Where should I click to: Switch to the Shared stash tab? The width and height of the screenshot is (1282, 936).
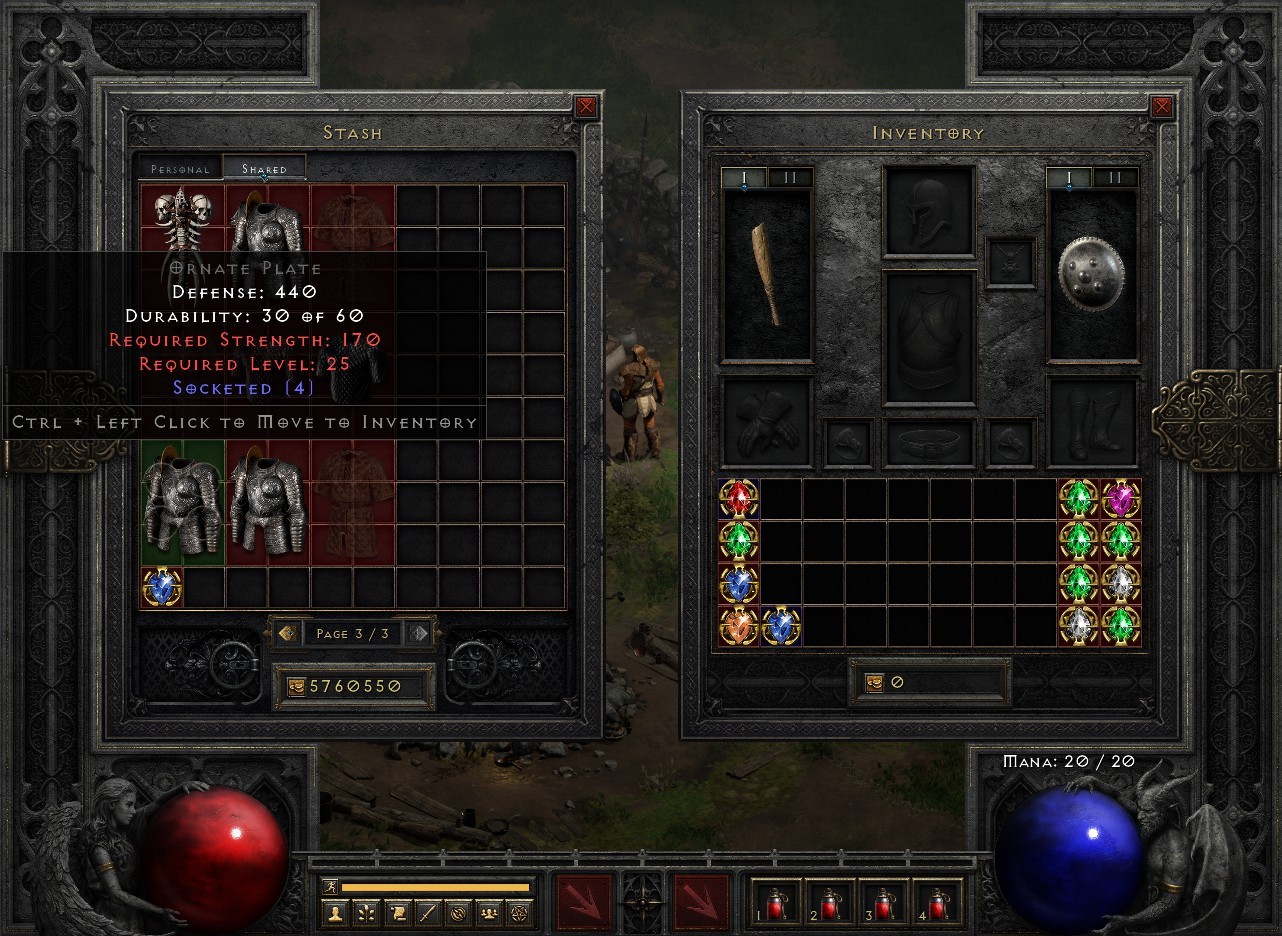pyautogui.click(x=264, y=168)
